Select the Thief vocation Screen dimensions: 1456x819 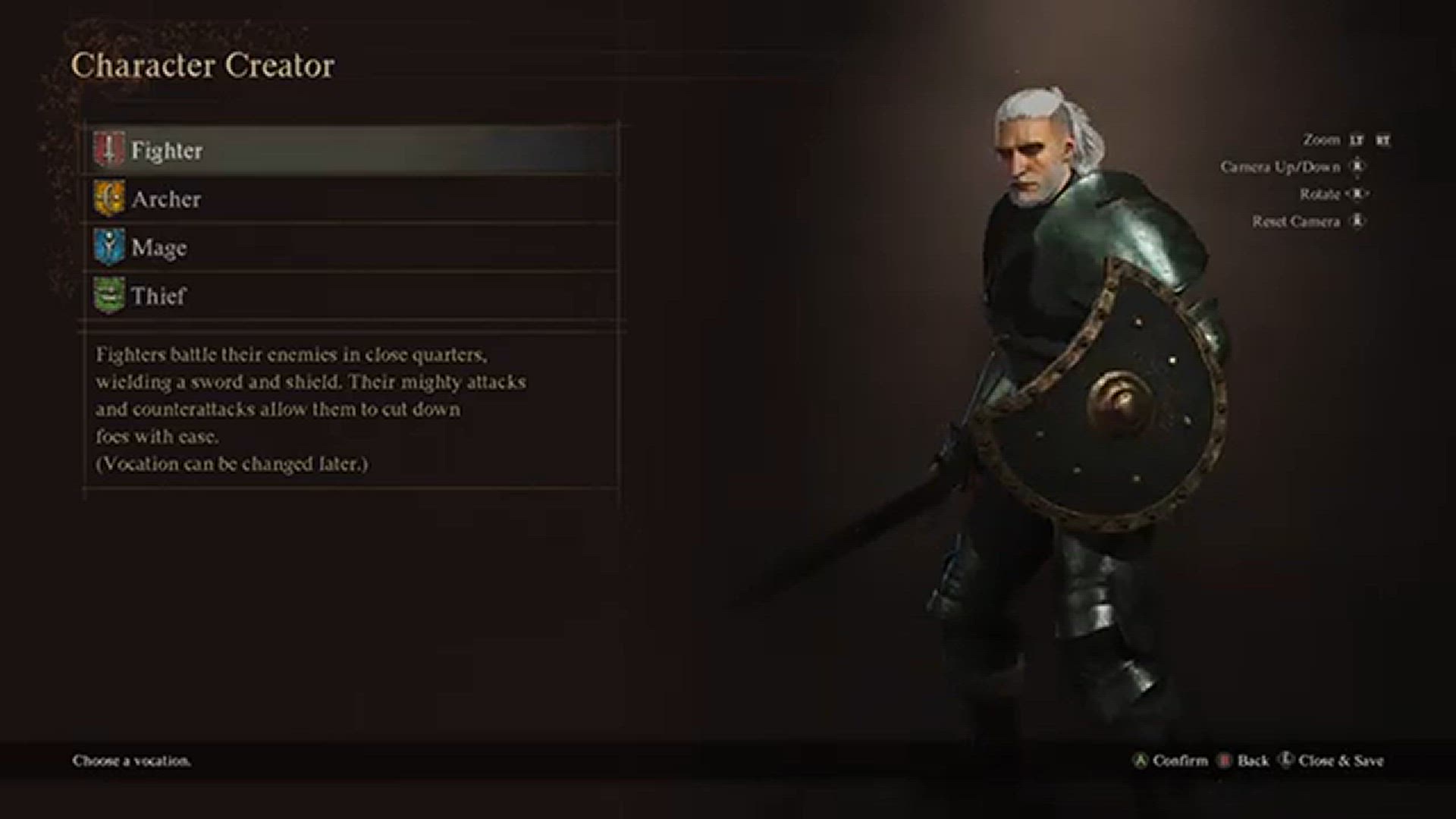(x=158, y=296)
